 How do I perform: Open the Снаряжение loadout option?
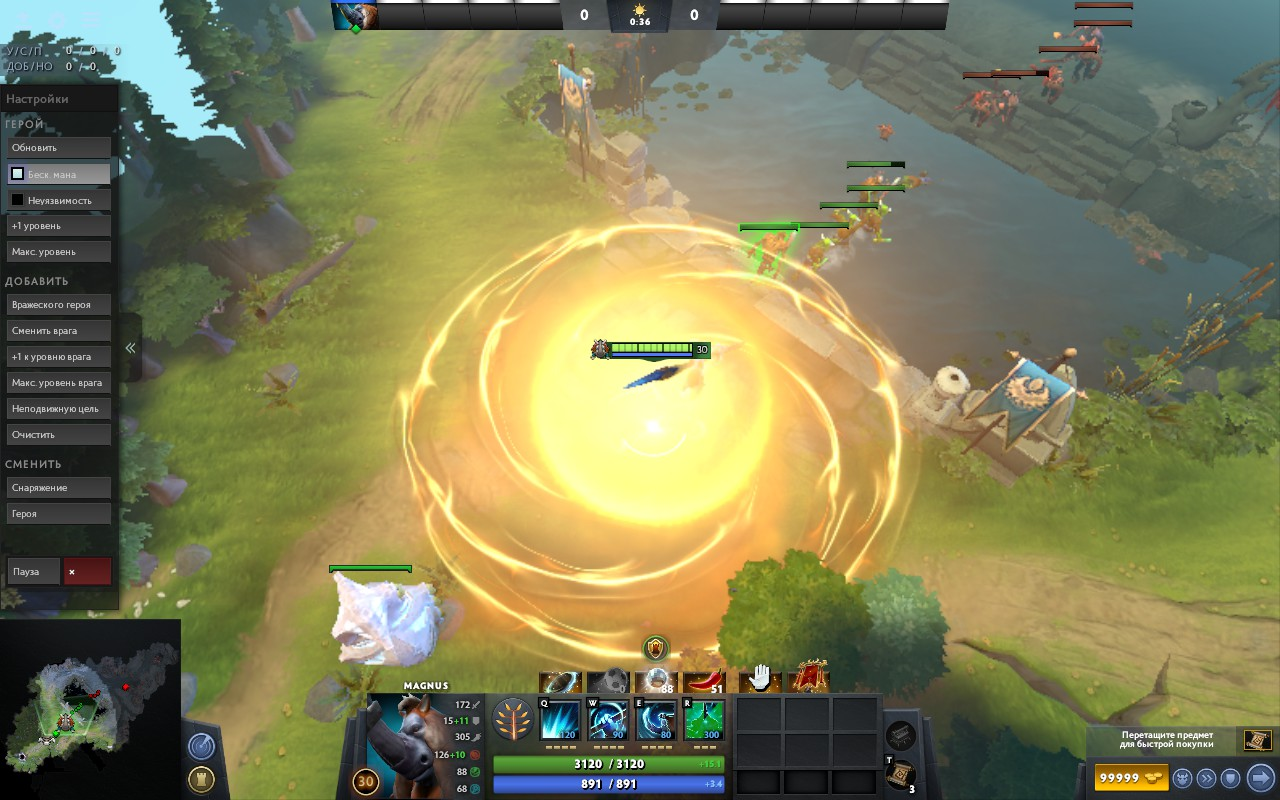click(59, 488)
